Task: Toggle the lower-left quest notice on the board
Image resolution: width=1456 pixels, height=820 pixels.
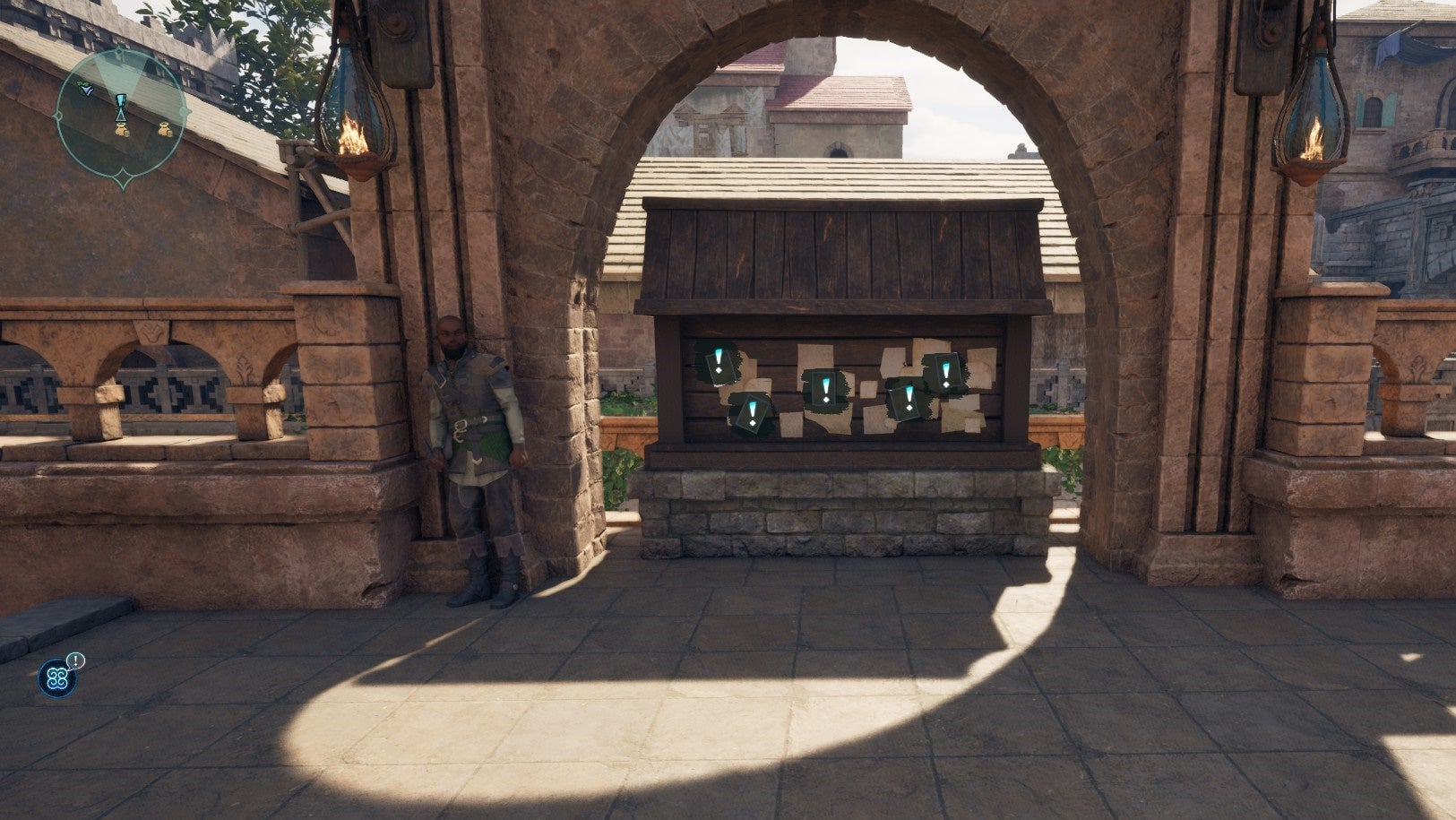Action: pyautogui.click(x=754, y=413)
